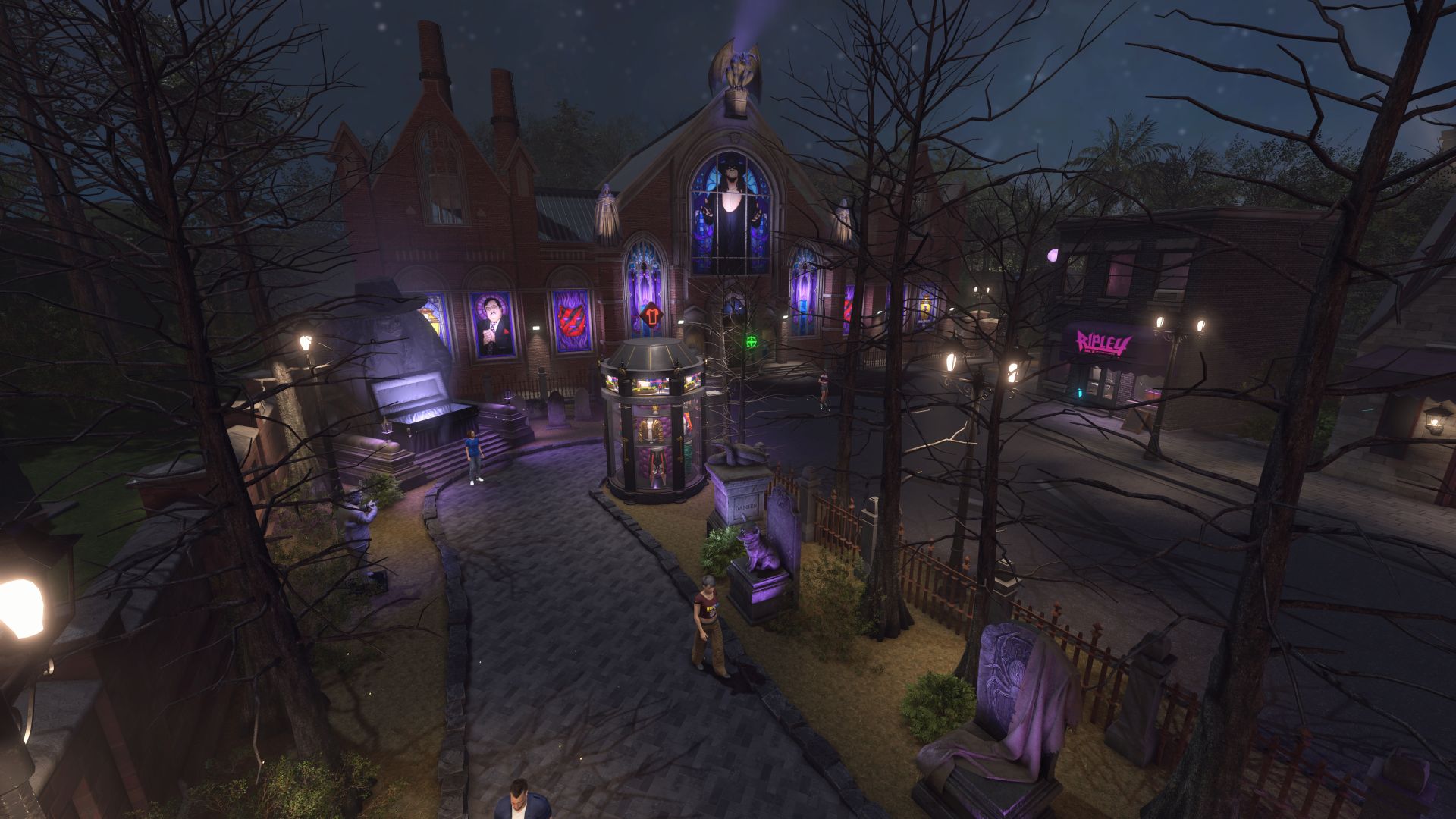The height and width of the screenshot is (819, 1456).
Task: Select the green glowing emblem marker
Action: point(752,341)
